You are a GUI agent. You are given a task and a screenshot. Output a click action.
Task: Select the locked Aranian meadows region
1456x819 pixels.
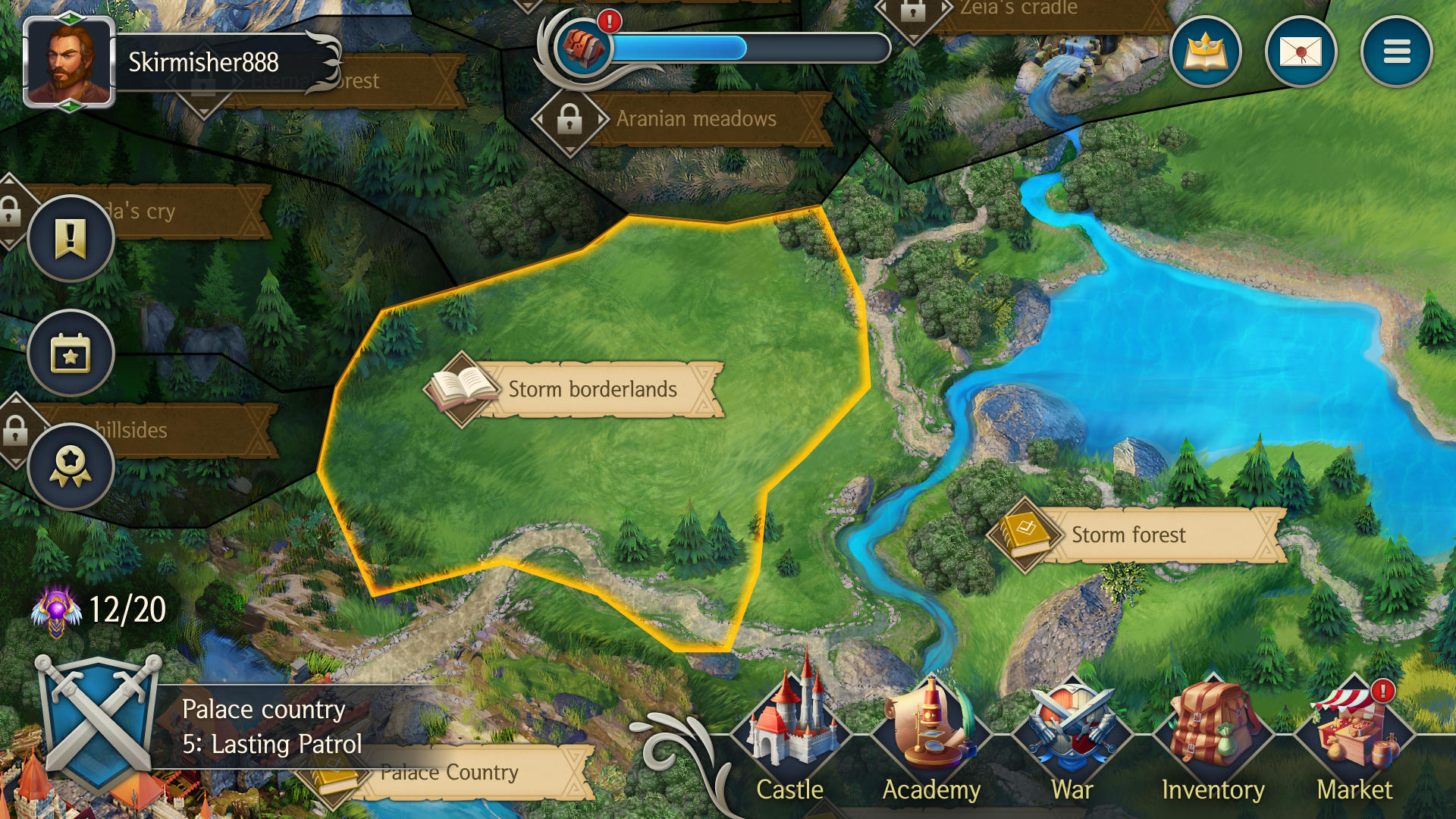(695, 119)
